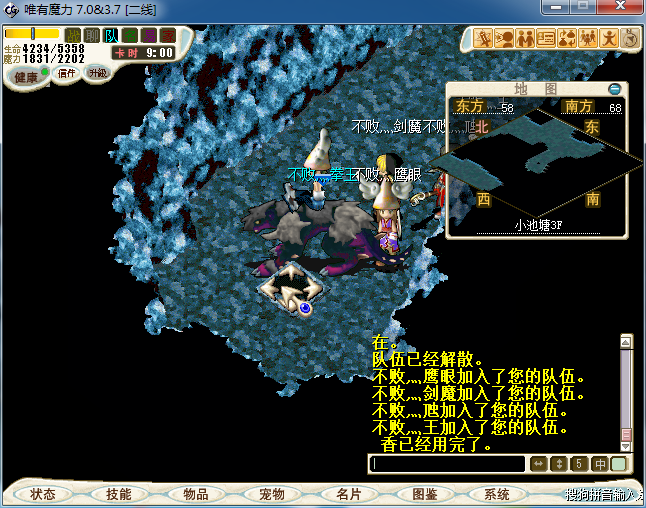Open the 技能 skills menu

pos(119,494)
